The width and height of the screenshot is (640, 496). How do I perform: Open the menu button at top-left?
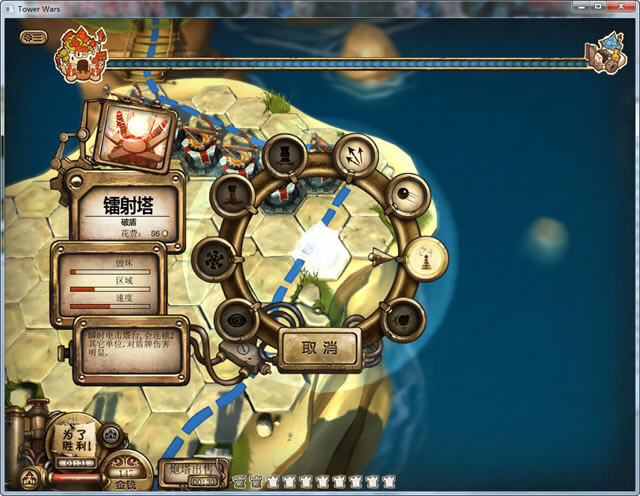pos(33,37)
